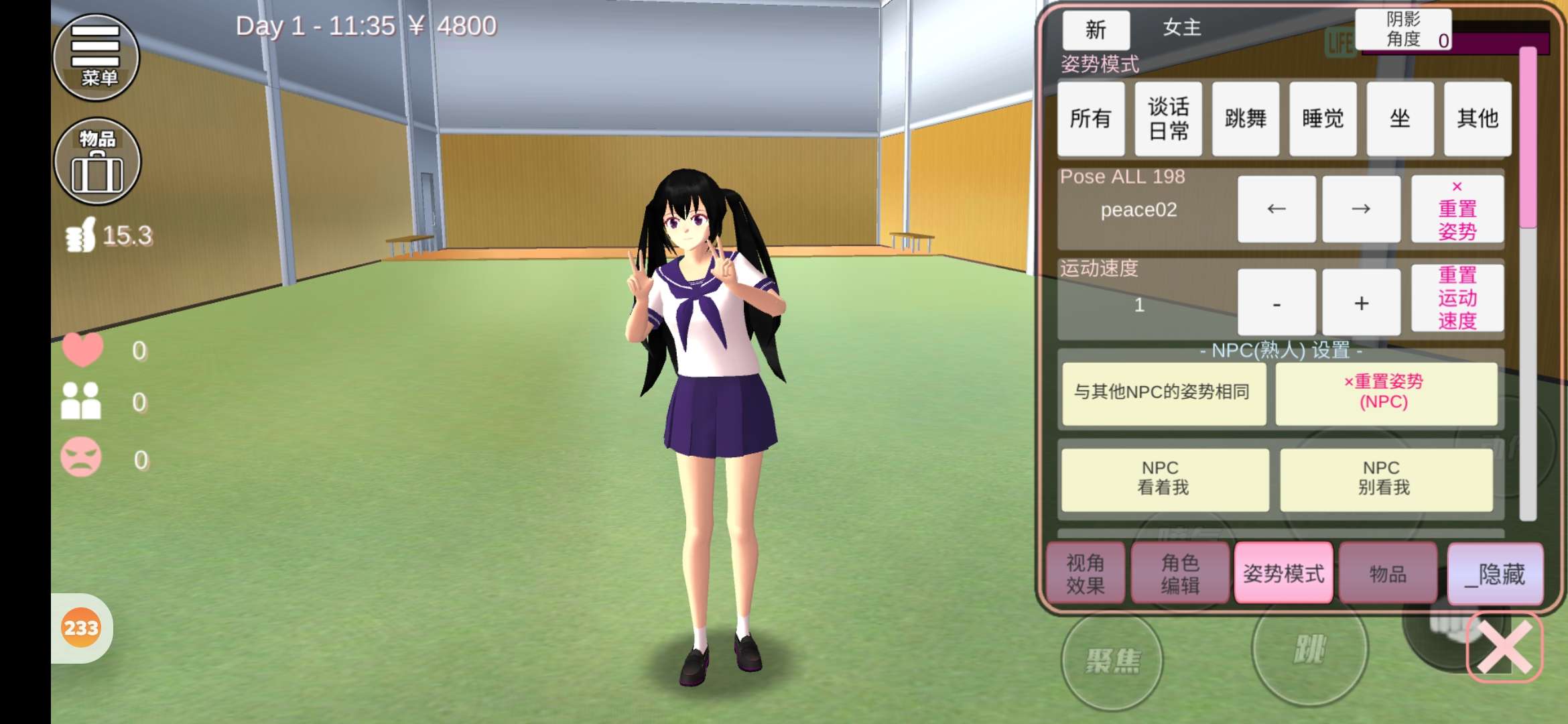The width and height of the screenshot is (1568, 724).
Task: Switch to the 视角效果 tab
Action: 1086,574
